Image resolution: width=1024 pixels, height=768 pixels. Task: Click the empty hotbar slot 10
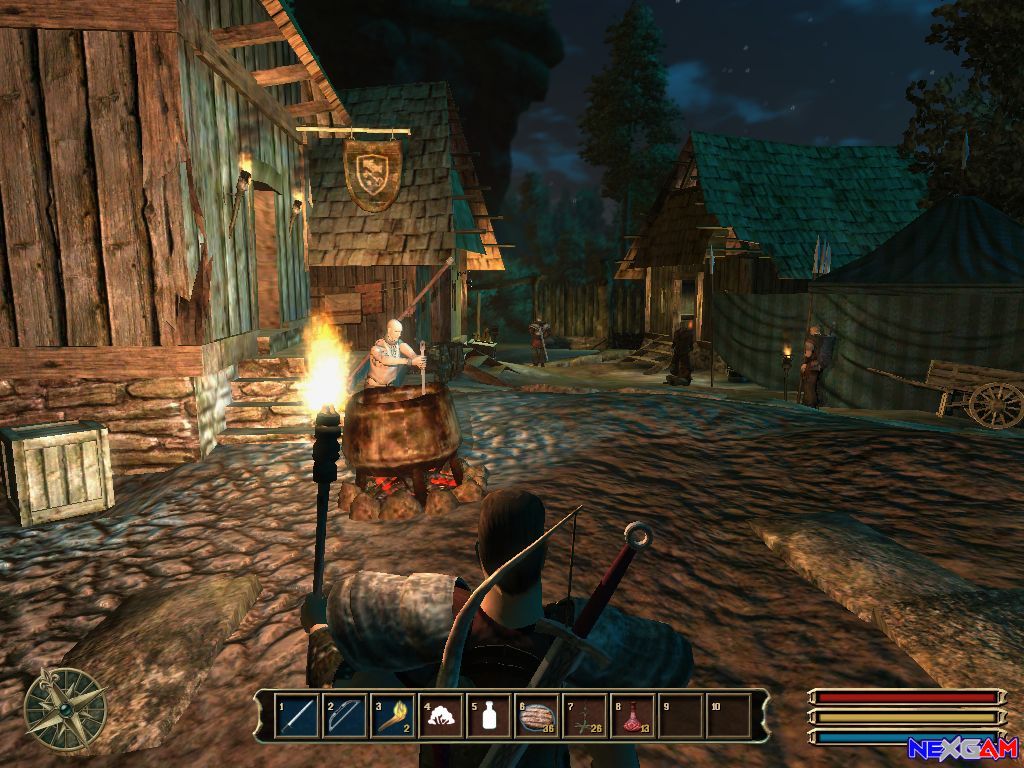click(729, 716)
